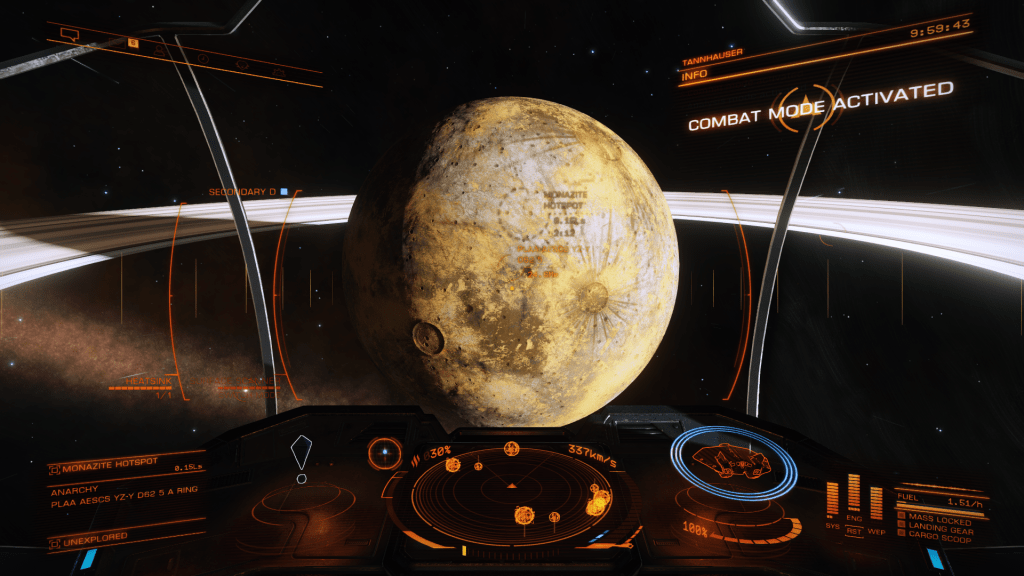Open the comms chat icon
Screen dimensions: 1024x576
70,34
